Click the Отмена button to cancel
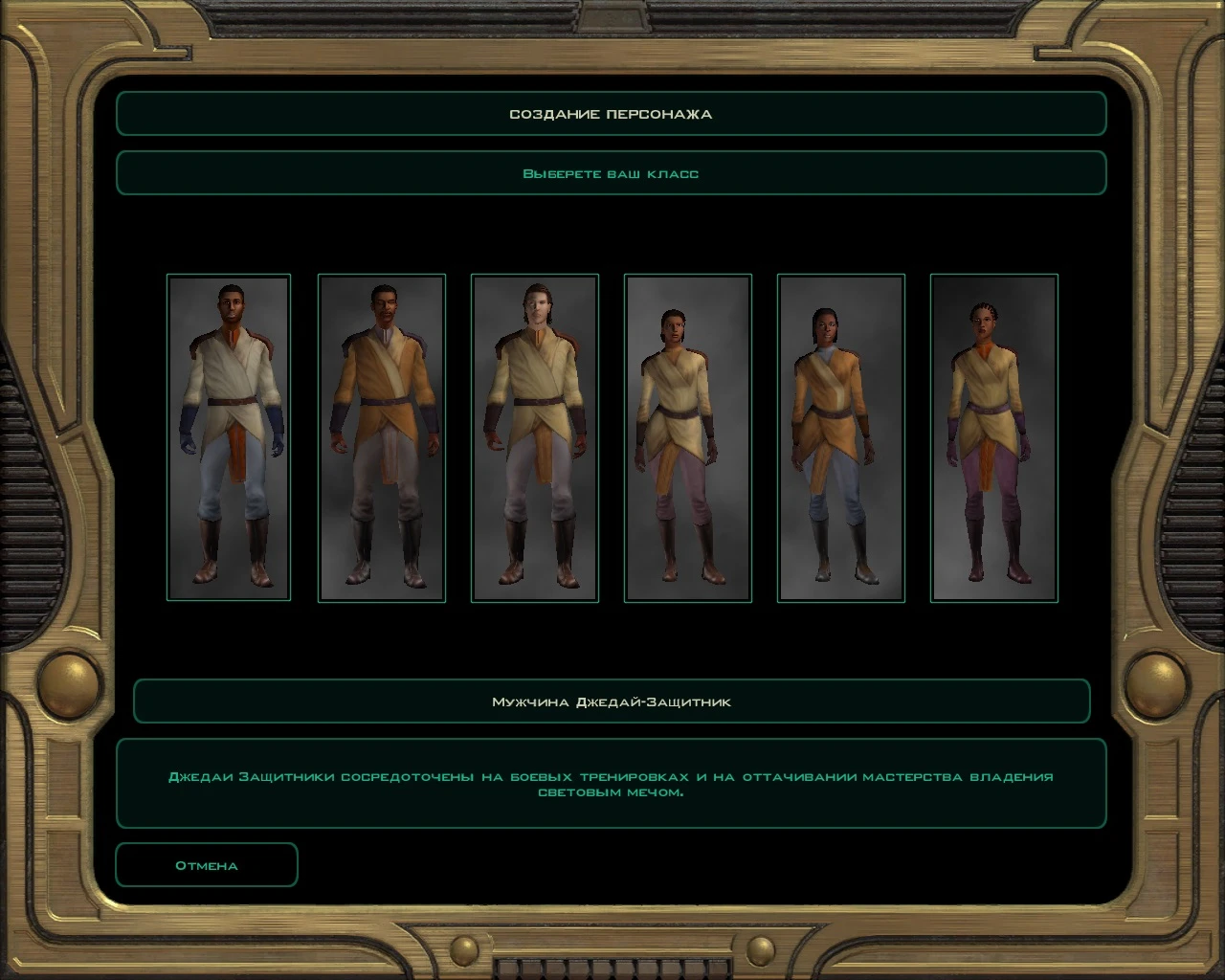This screenshot has height=980, width=1225. pos(206,864)
